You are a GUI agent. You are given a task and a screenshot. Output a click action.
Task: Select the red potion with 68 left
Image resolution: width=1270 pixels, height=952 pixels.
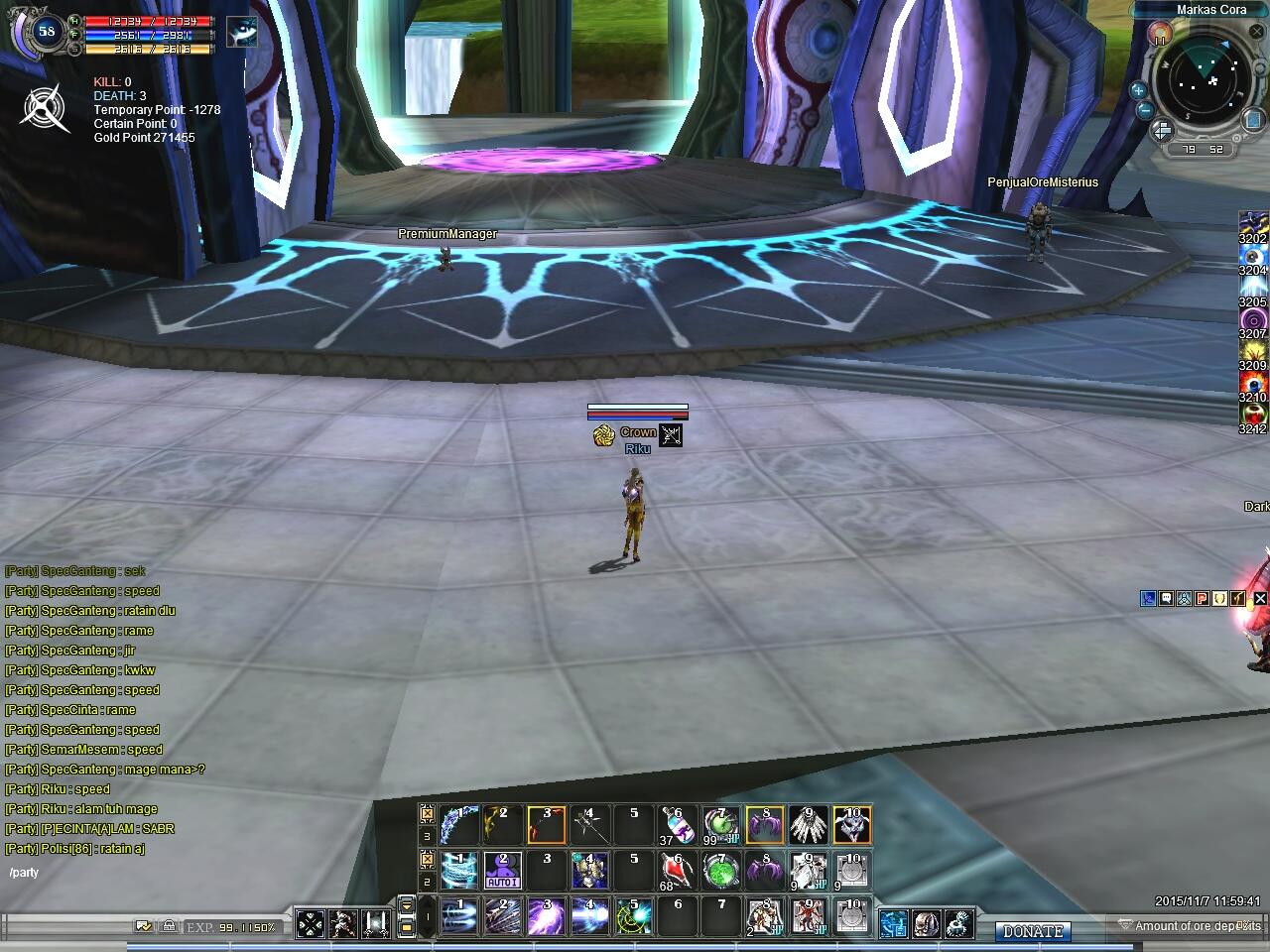click(x=678, y=871)
